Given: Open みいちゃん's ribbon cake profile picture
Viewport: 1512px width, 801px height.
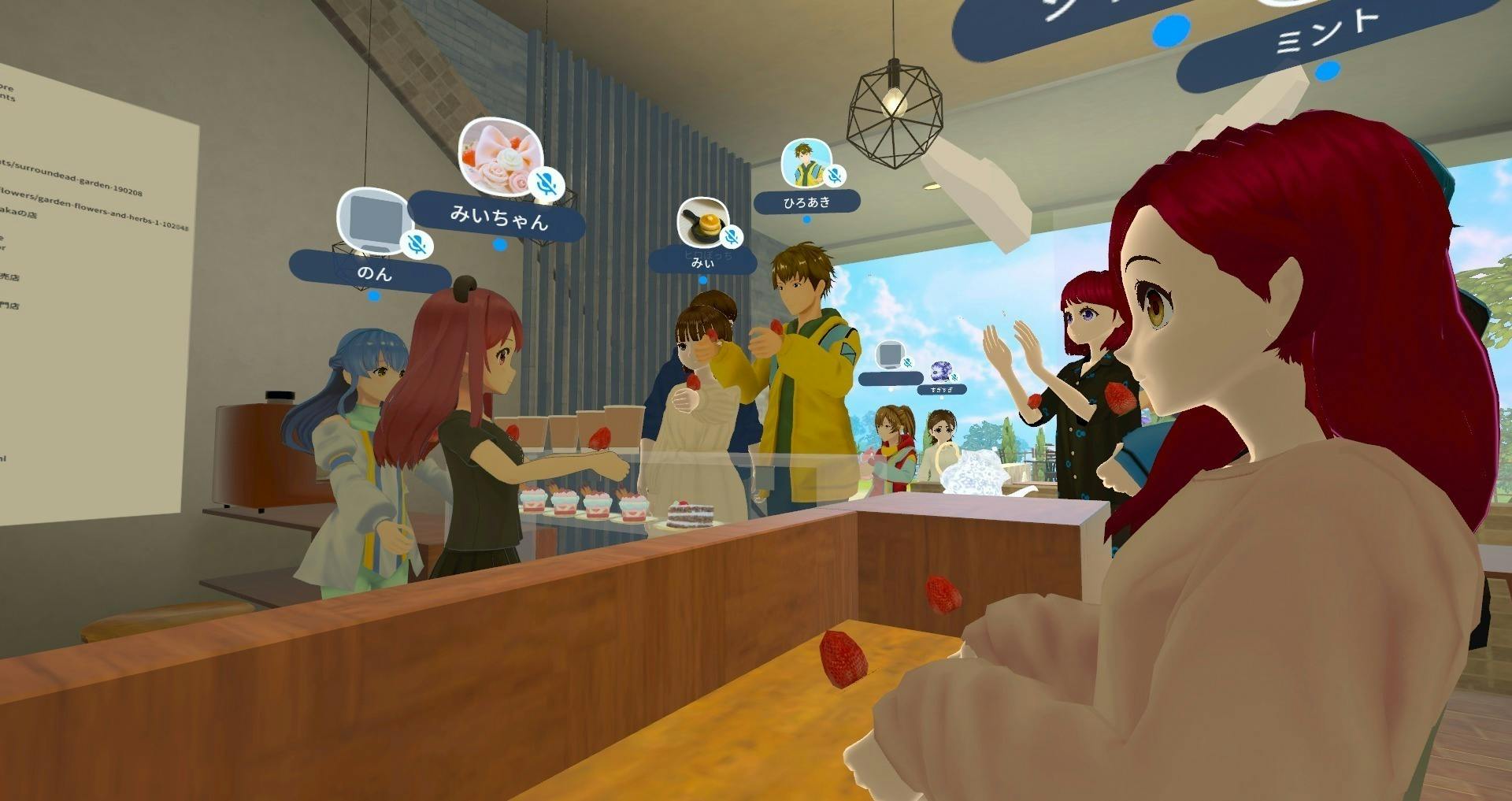Looking at the screenshot, I should (498, 155).
